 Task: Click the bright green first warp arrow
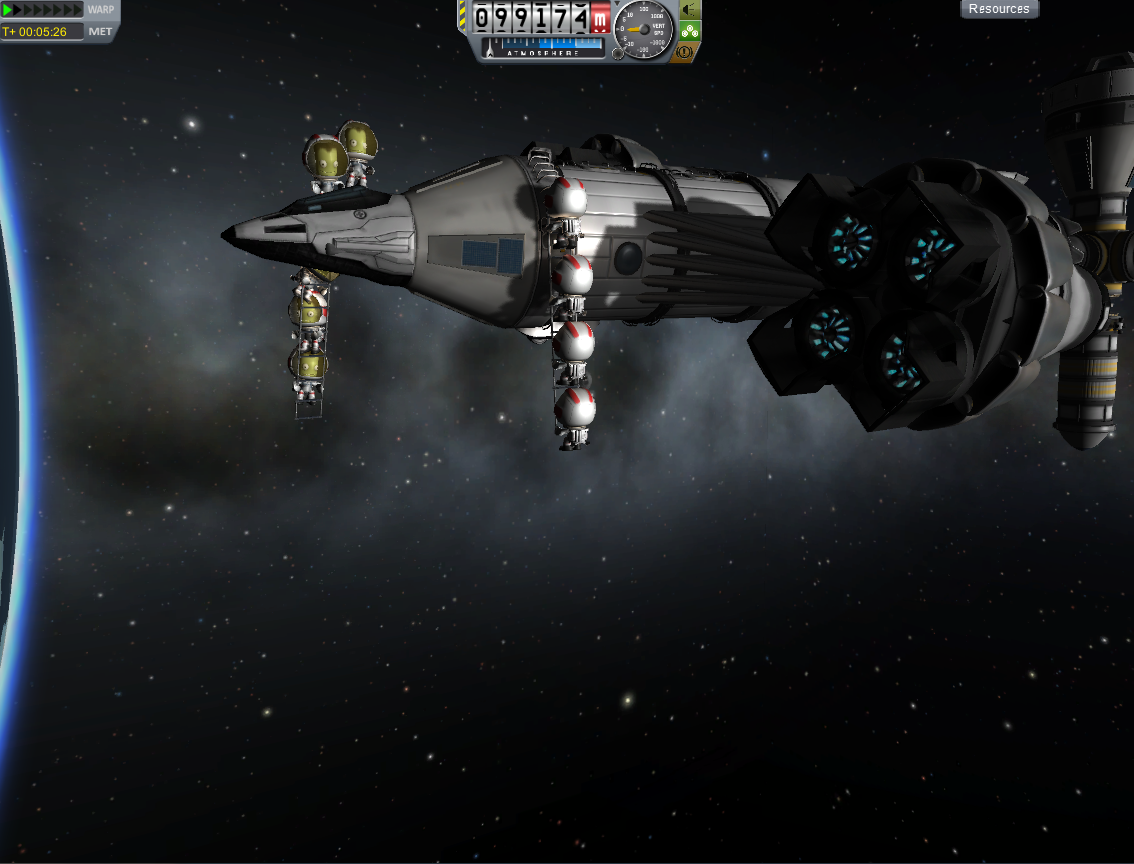tap(8, 10)
